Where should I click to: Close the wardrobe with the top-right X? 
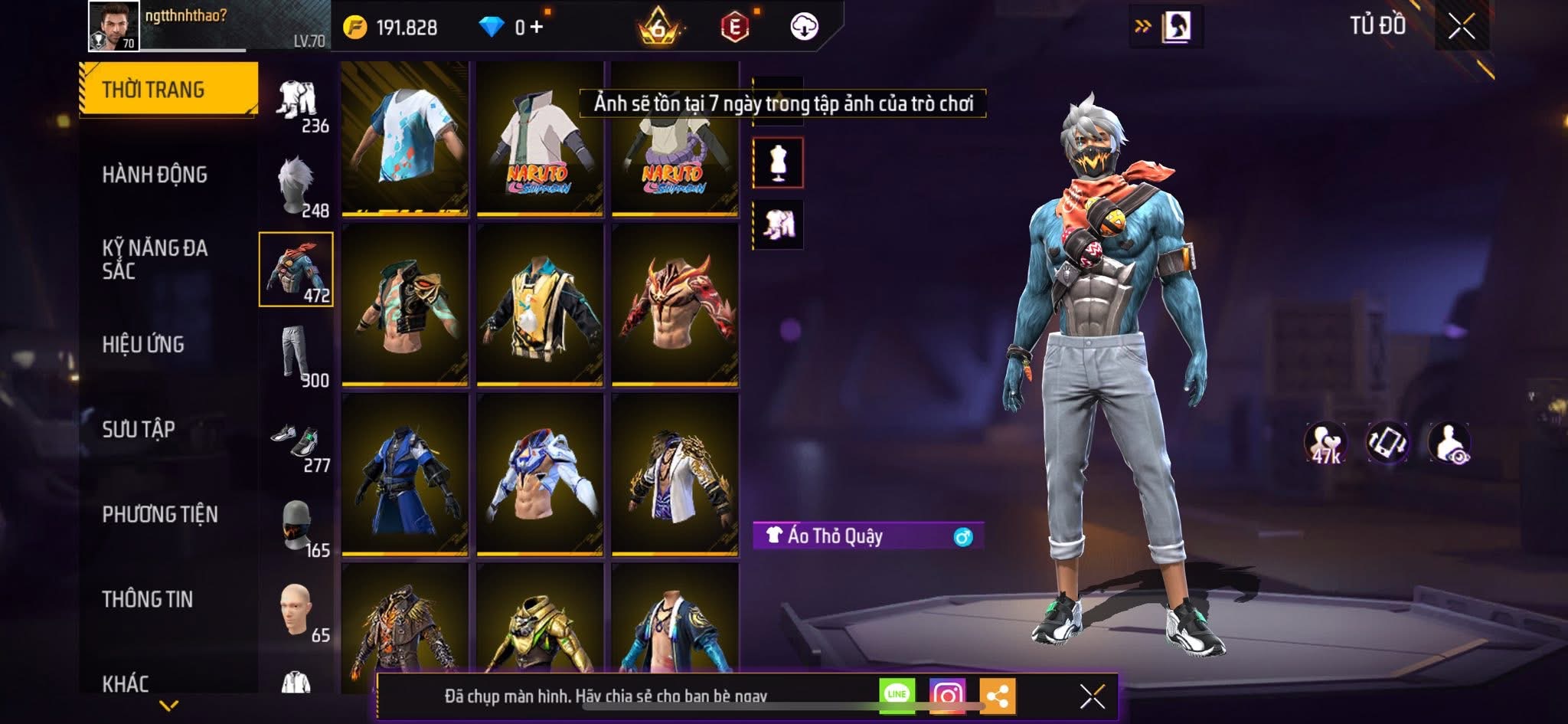pyautogui.click(x=1461, y=27)
